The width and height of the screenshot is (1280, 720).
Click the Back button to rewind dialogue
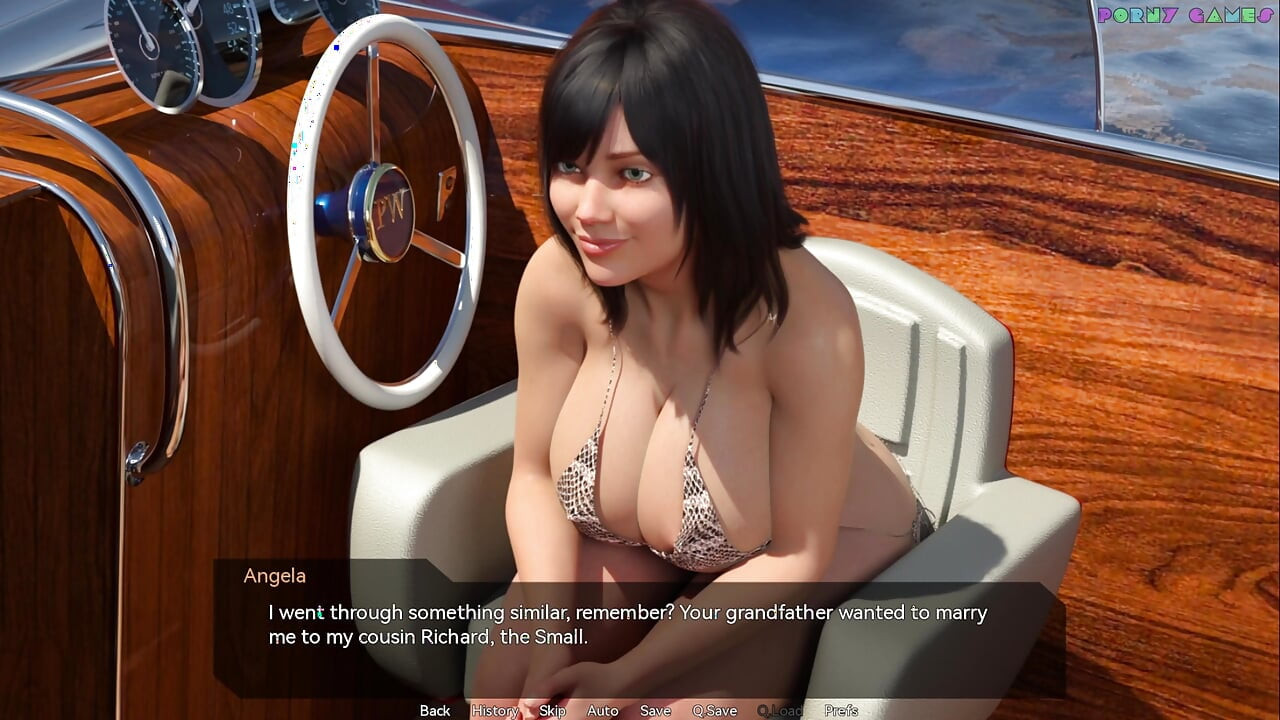coord(434,710)
